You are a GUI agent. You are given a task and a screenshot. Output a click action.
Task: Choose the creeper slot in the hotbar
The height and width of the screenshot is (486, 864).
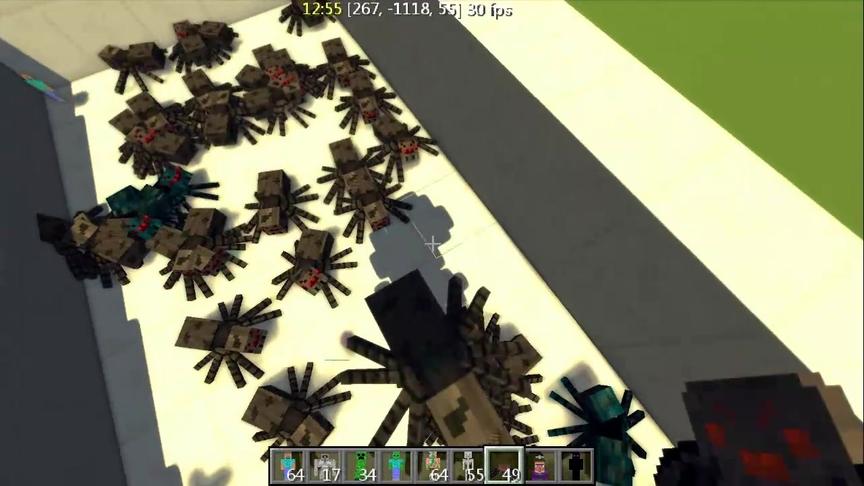click(x=361, y=466)
